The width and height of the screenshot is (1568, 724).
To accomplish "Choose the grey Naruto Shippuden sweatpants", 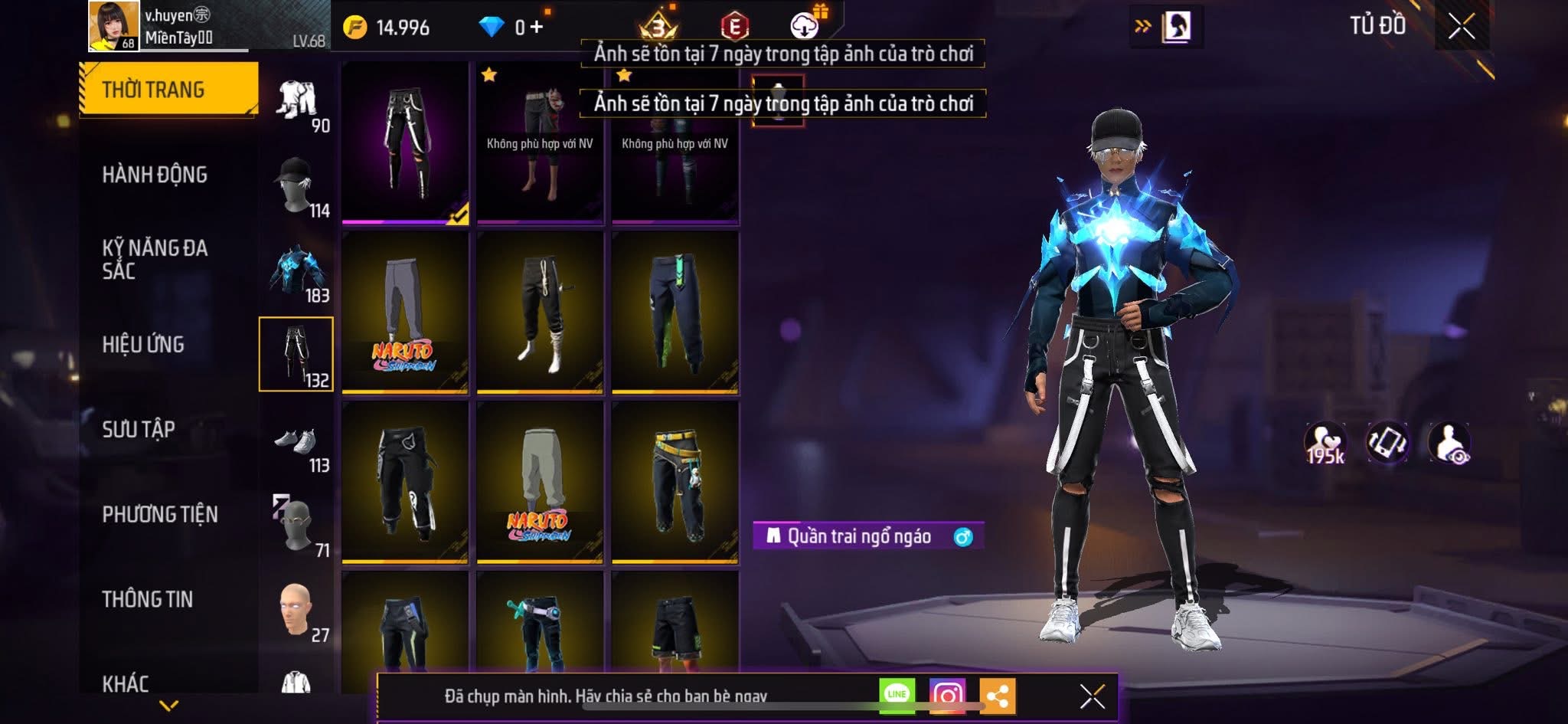I will tap(405, 313).
